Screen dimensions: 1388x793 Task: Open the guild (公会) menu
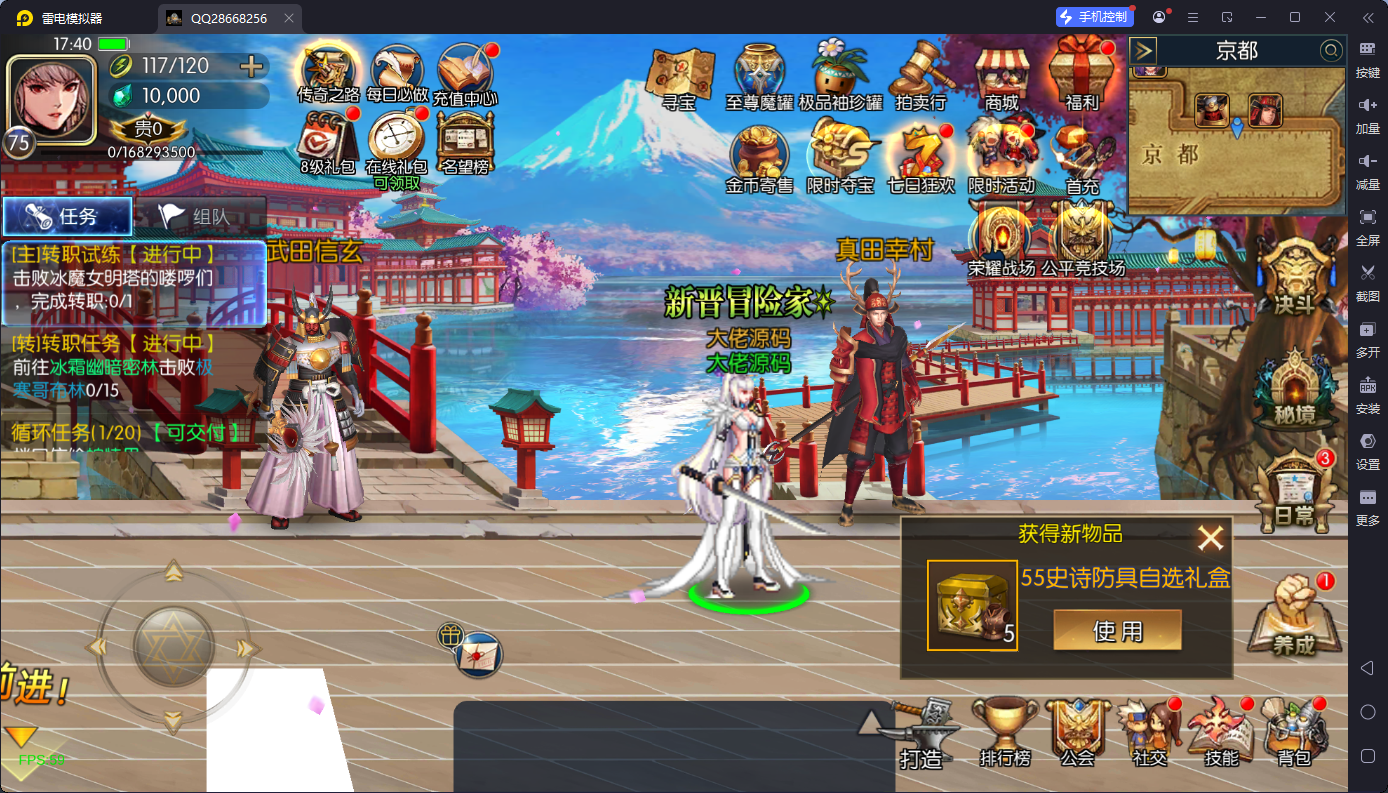click(1077, 732)
